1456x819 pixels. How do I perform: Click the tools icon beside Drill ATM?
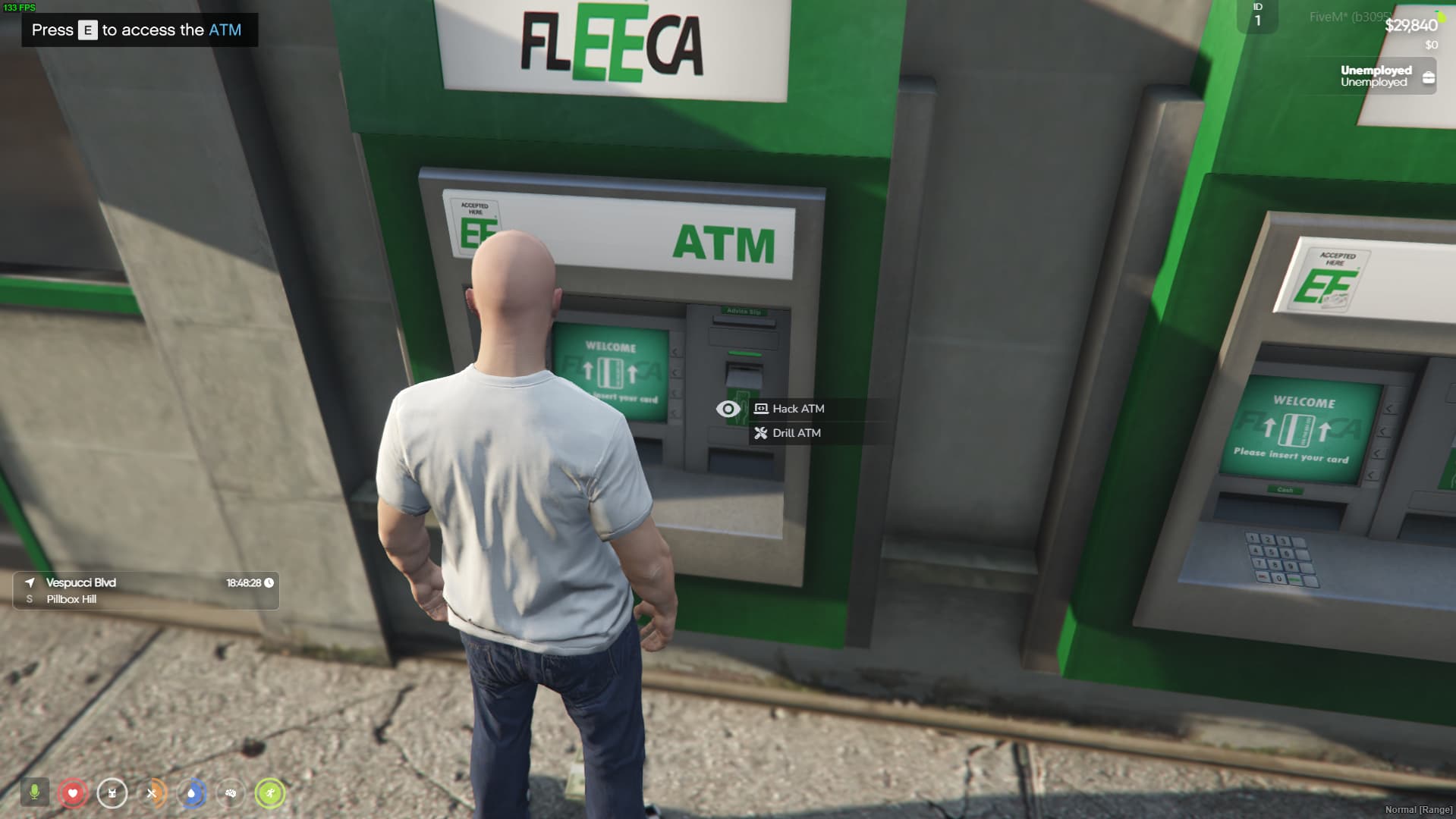(759, 433)
